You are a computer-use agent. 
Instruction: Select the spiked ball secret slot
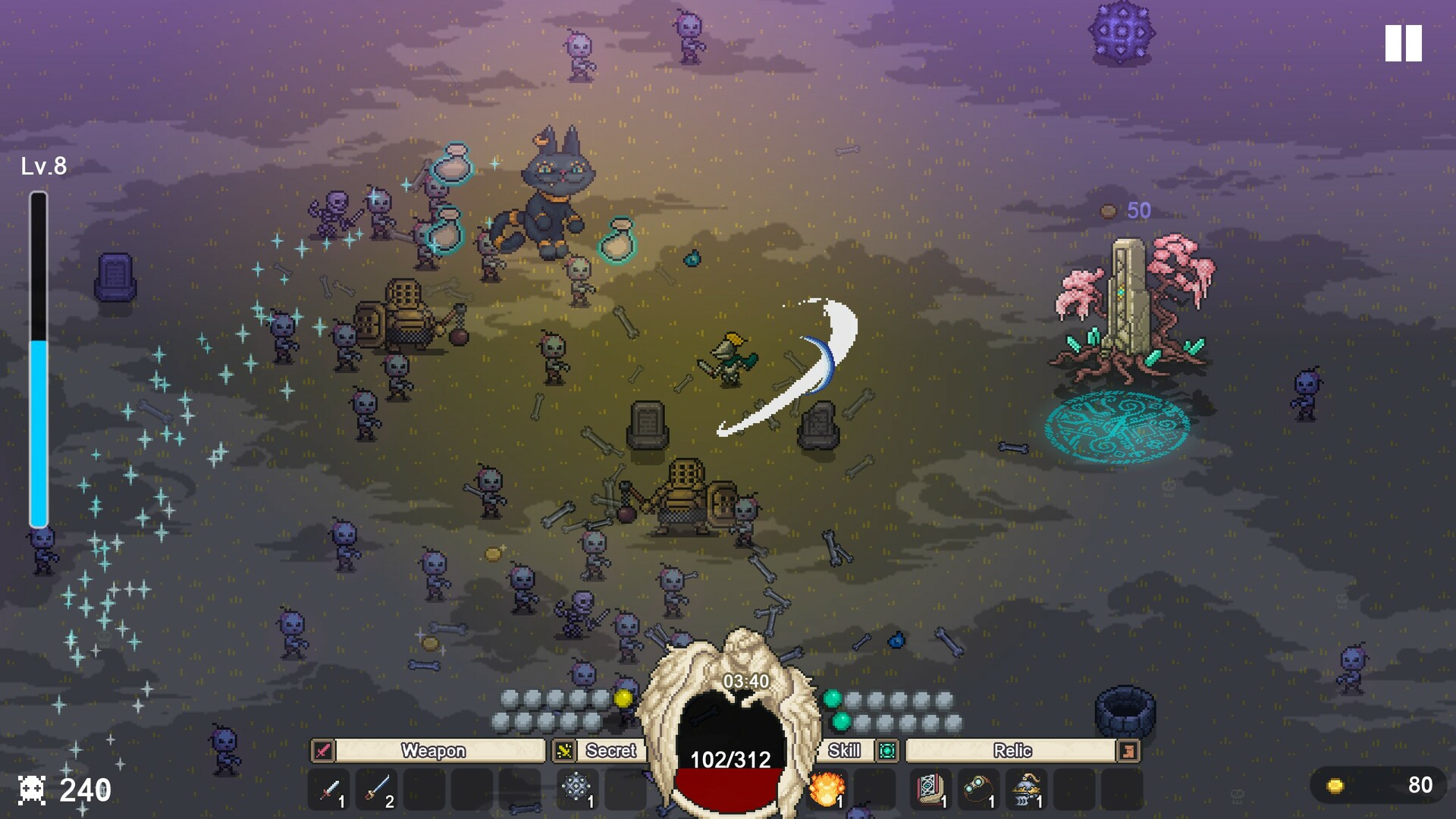(x=576, y=788)
